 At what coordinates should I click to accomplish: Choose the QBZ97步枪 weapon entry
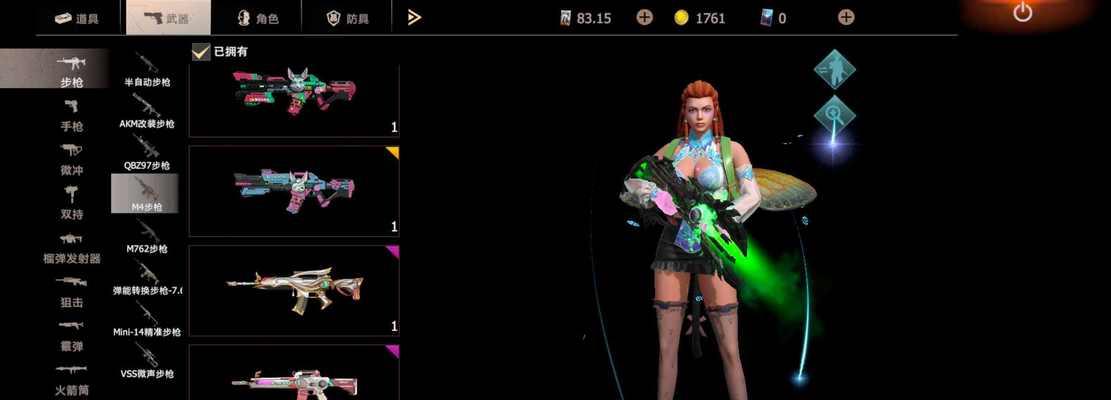point(147,154)
